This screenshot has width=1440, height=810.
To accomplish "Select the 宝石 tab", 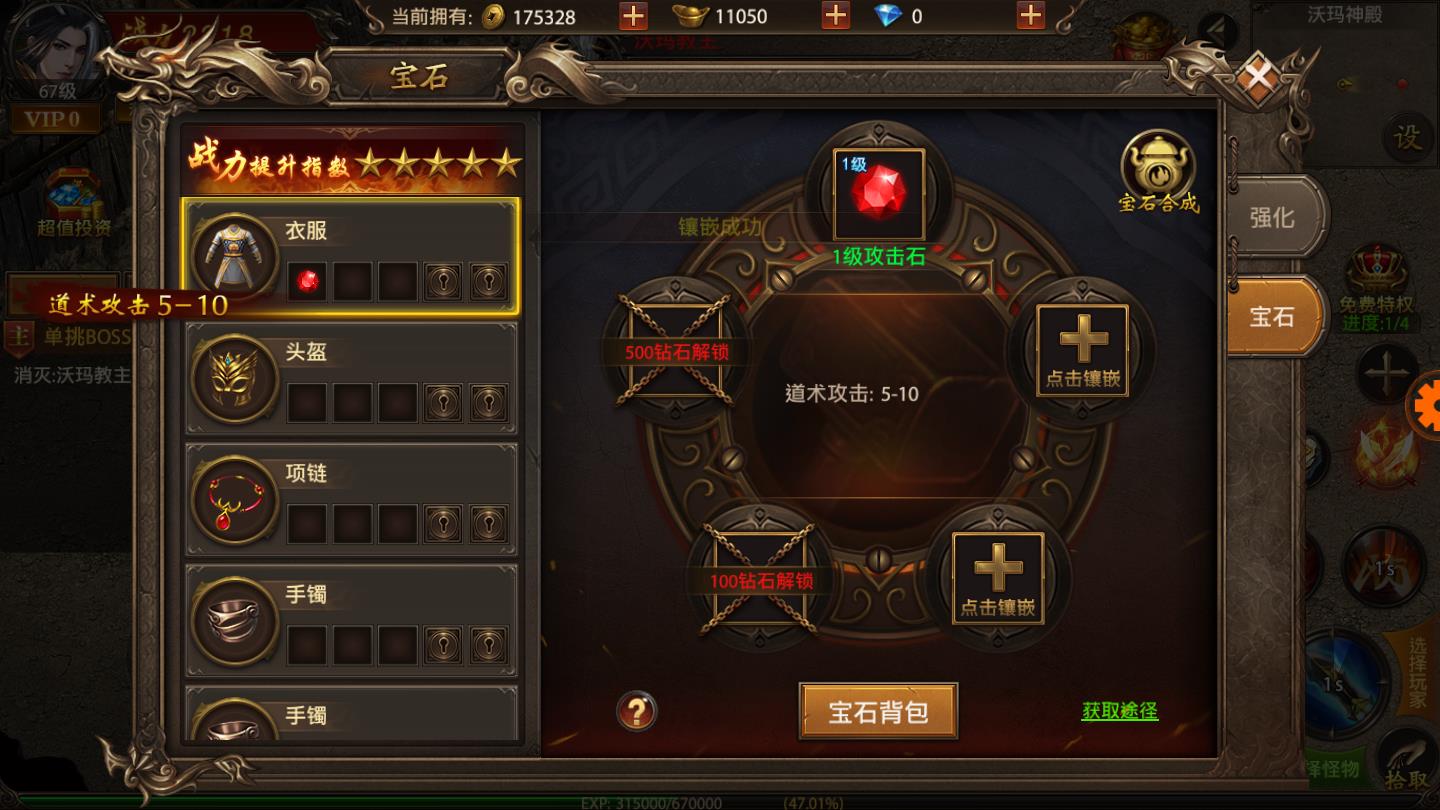I will pyautogui.click(x=1276, y=316).
